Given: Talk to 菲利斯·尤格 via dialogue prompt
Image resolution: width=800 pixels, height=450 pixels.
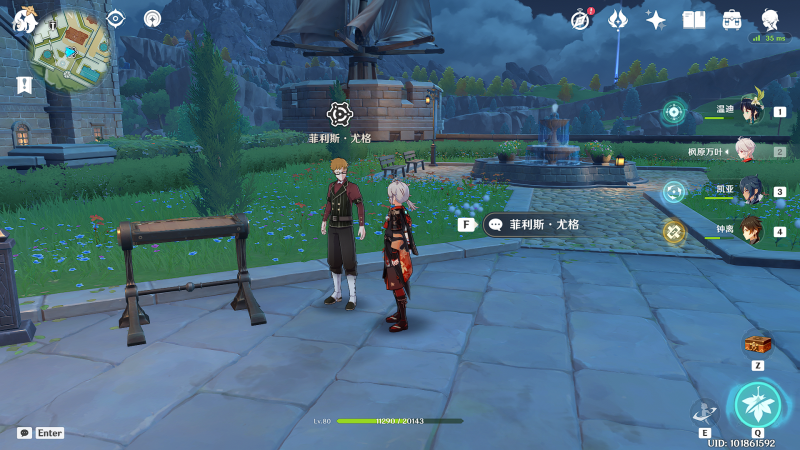Looking at the screenshot, I should pyautogui.click(x=533, y=225).
